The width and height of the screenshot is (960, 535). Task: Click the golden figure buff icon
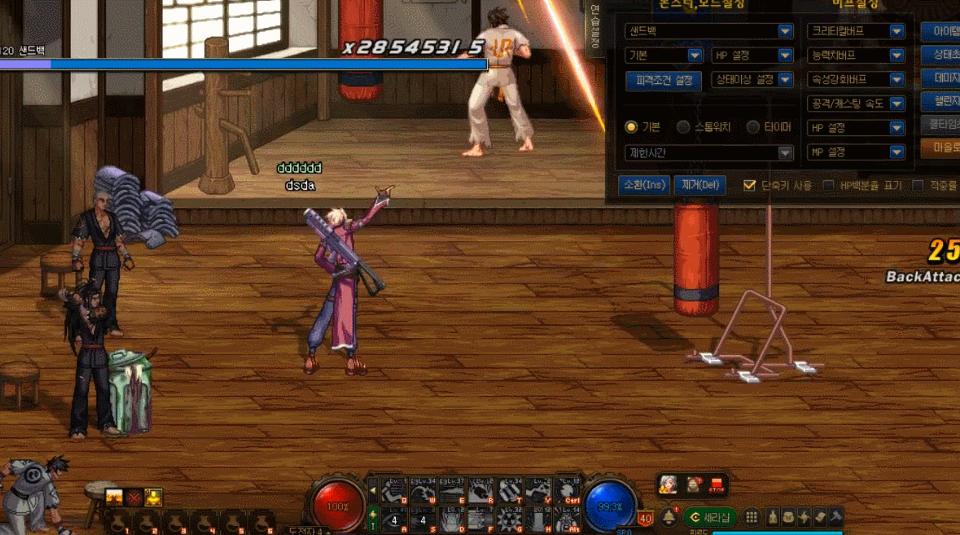point(154,497)
